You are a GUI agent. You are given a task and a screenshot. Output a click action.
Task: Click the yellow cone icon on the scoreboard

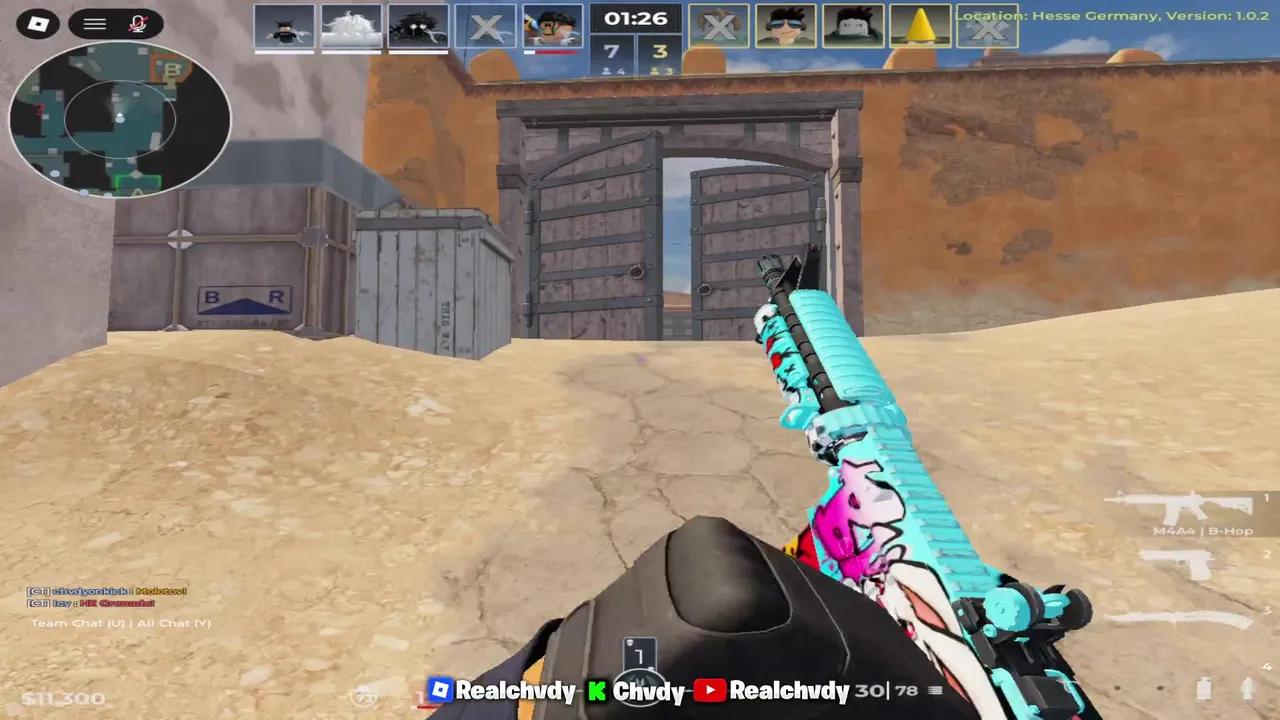coord(920,26)
